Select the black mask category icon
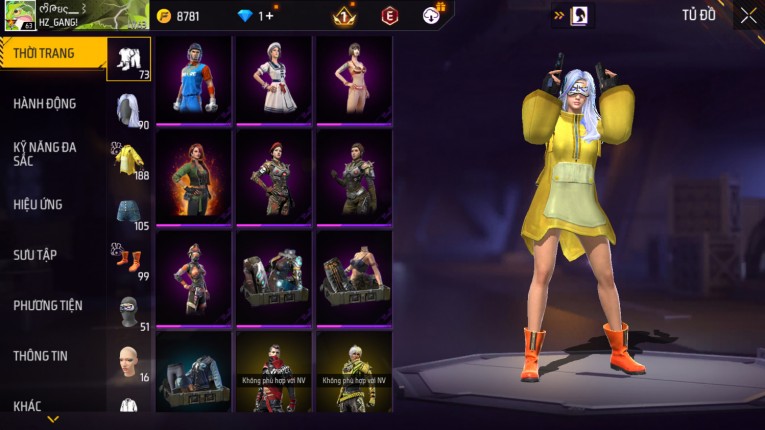 coord(129,310)
